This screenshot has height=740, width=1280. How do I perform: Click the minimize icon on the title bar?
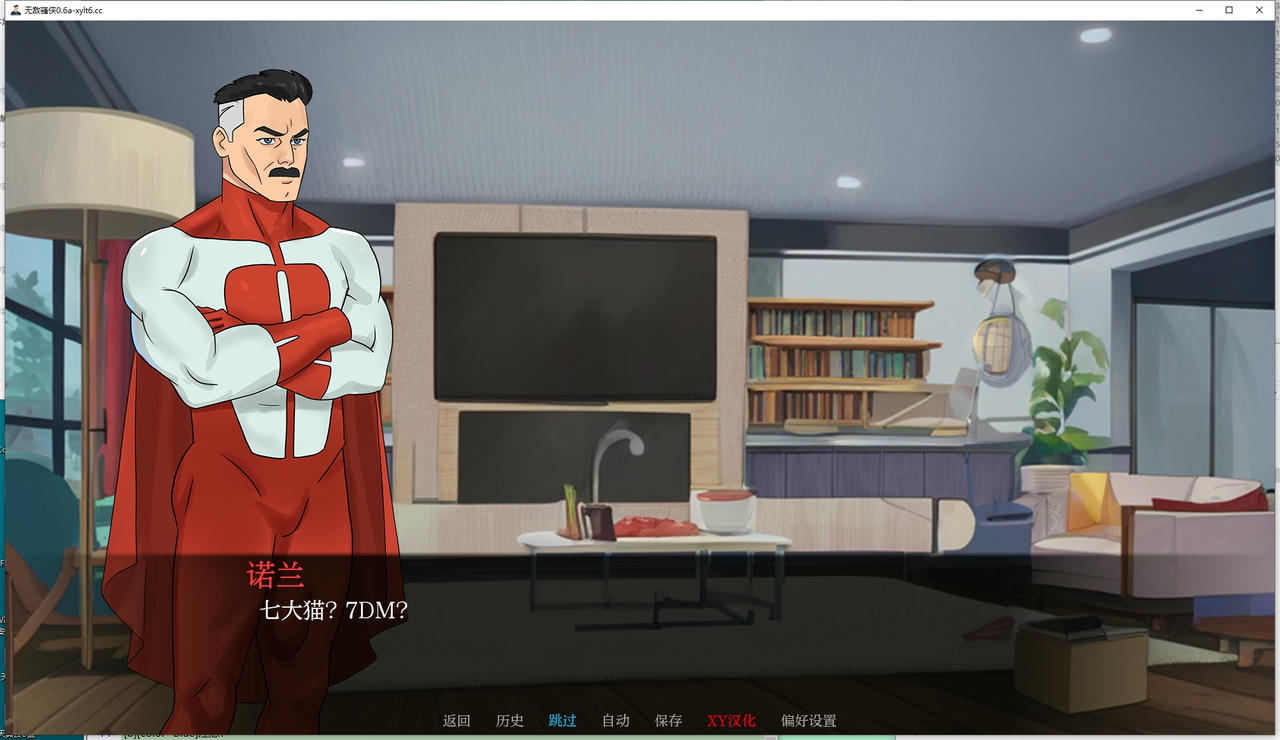point(1198,9)
